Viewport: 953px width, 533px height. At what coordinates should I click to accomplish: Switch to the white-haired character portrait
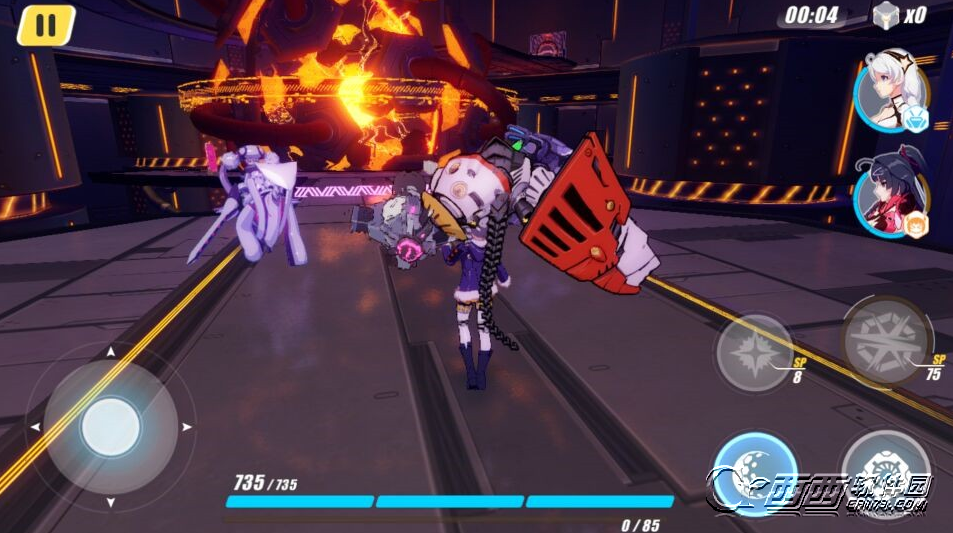coord(890,97)
